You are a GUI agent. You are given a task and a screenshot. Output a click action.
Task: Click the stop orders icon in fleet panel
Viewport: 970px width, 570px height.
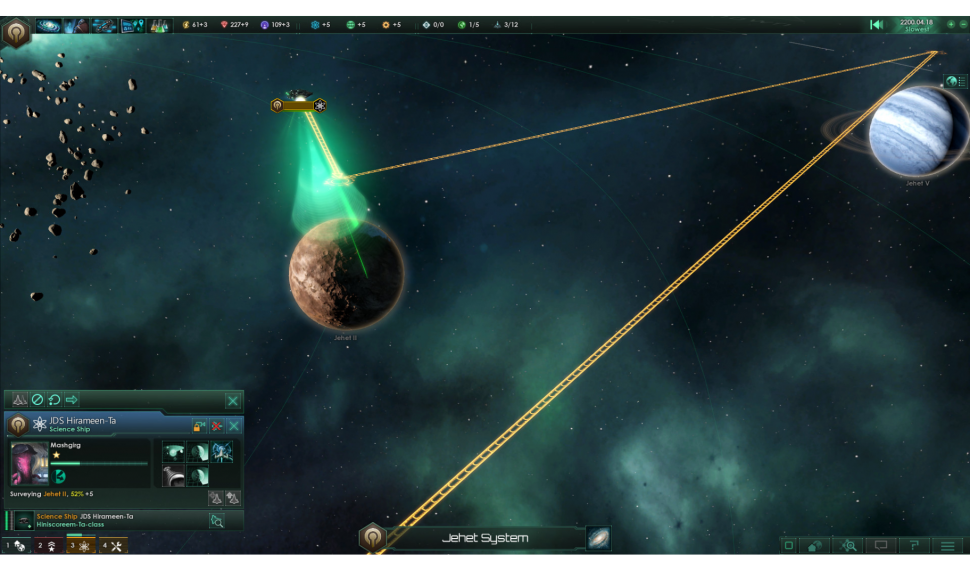[37, 400]
